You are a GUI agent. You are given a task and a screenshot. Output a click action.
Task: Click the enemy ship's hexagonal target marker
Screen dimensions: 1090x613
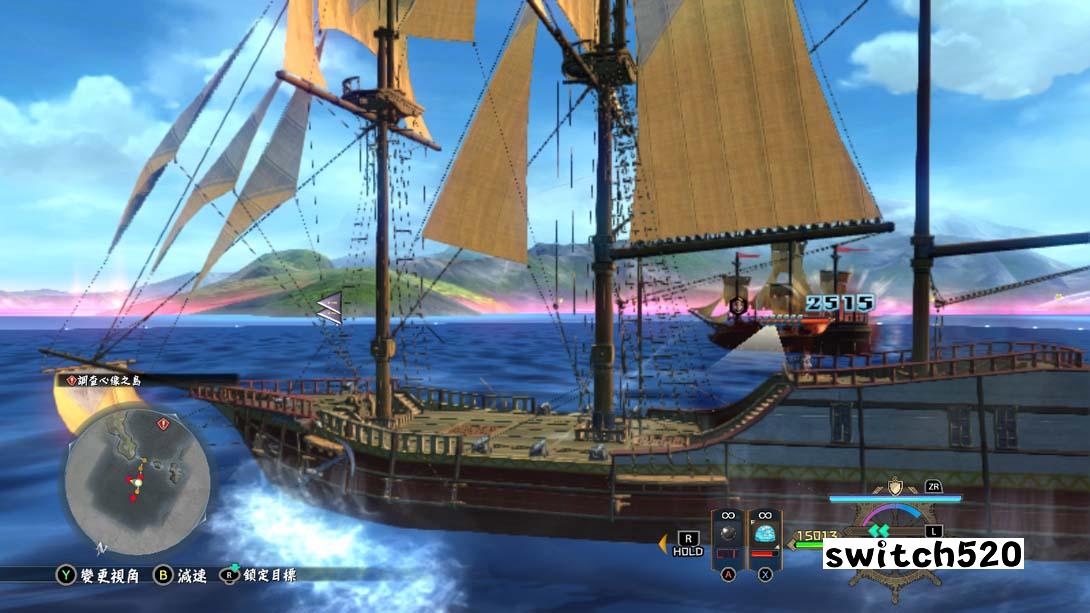738,304
